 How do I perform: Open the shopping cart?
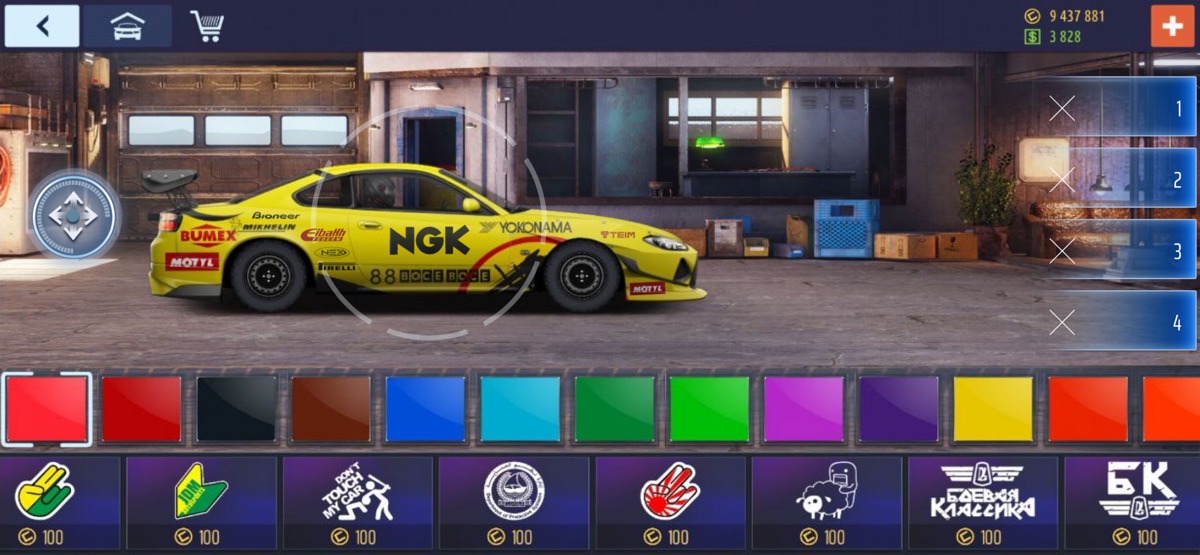(x=207, y=26)
